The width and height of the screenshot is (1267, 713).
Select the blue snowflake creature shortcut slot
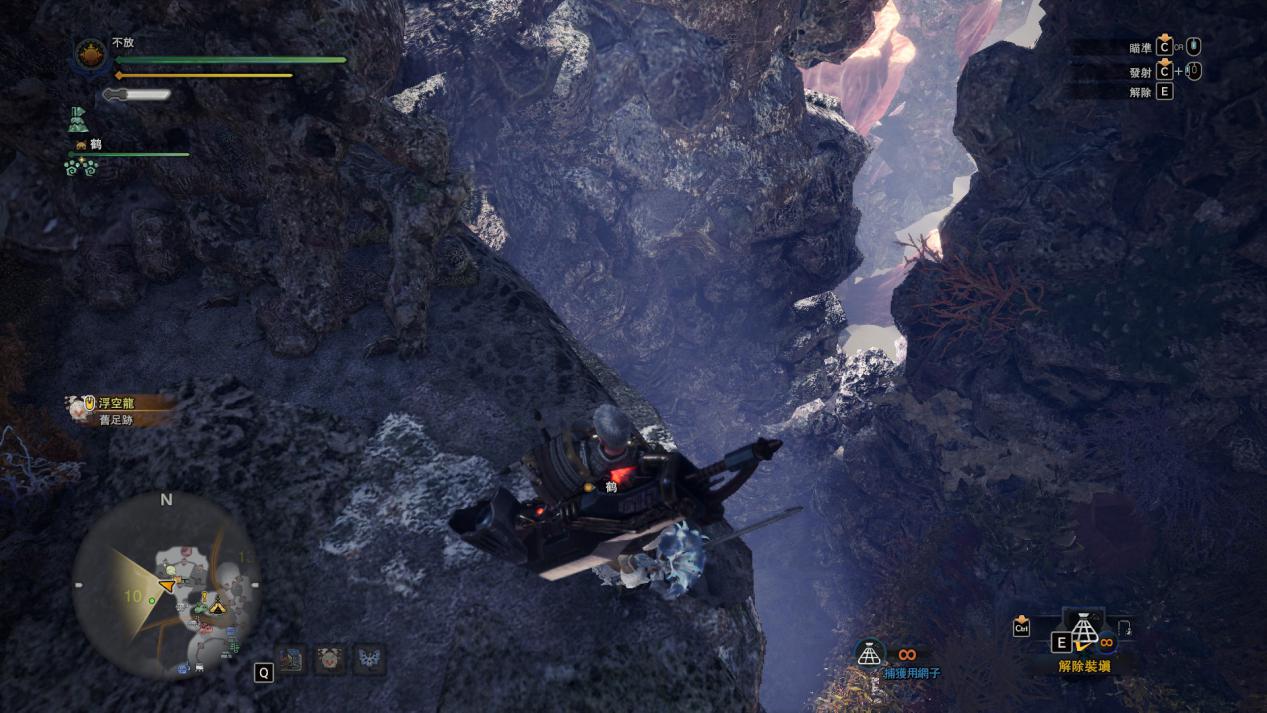(368, 660)
